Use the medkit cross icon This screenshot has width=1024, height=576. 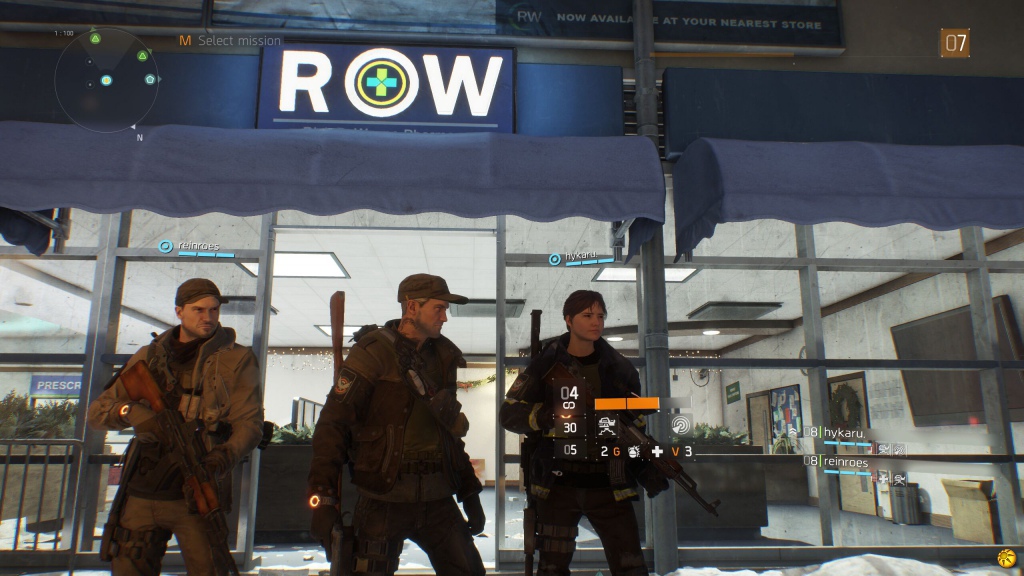(x=657, y=452)
